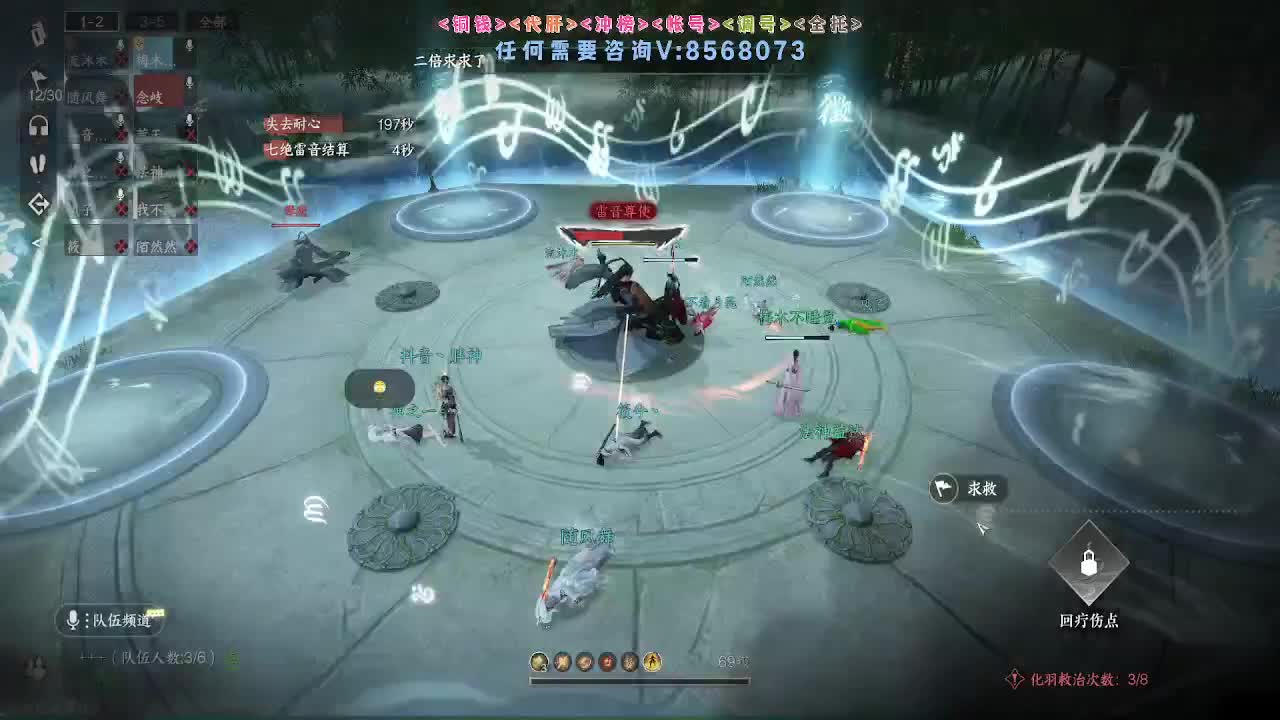Click the golden figure buff icon at bottom center
The image size is (1280, 720).
652,661
